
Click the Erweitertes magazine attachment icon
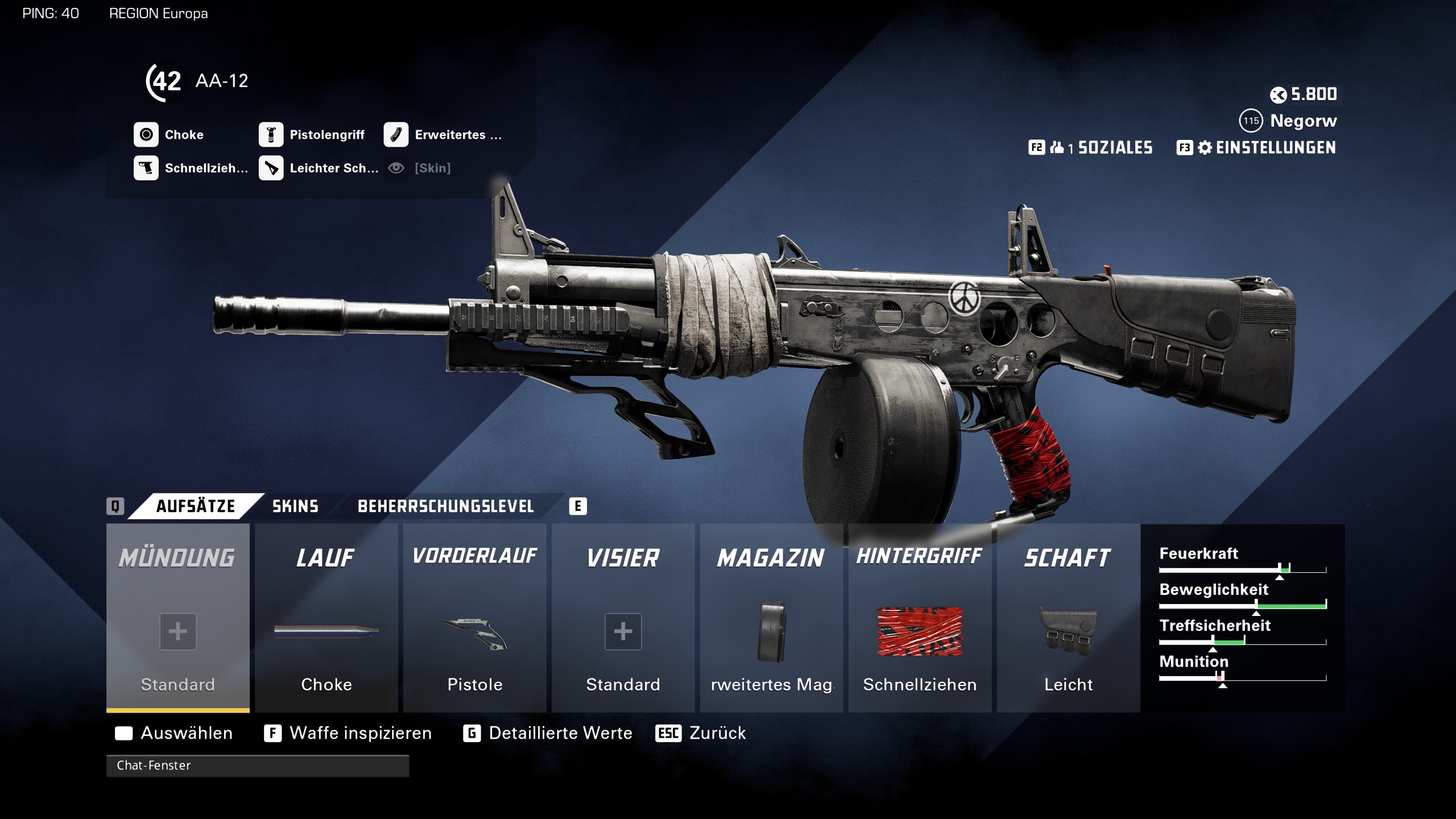397,135
